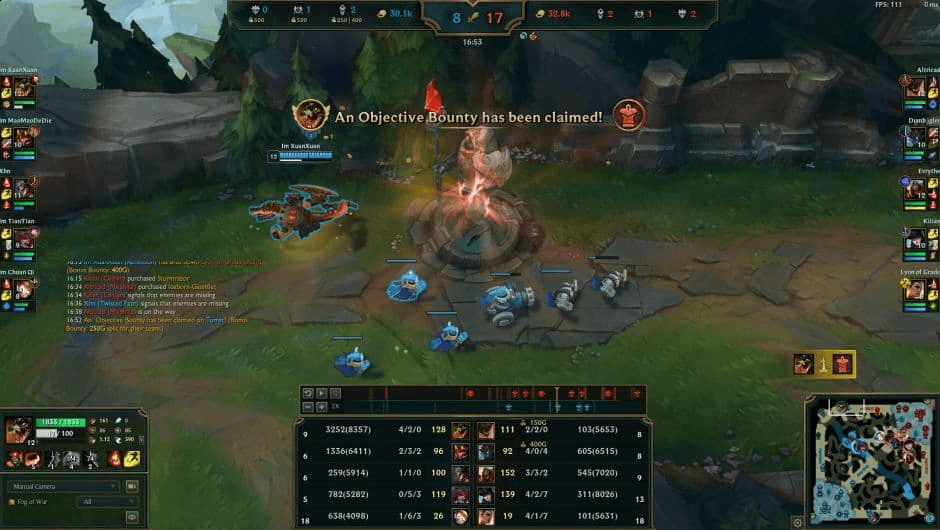The image size is (940, 530).
Task: Click the 4/2/0 scoreboard row champion portrait
Action: 460,430
